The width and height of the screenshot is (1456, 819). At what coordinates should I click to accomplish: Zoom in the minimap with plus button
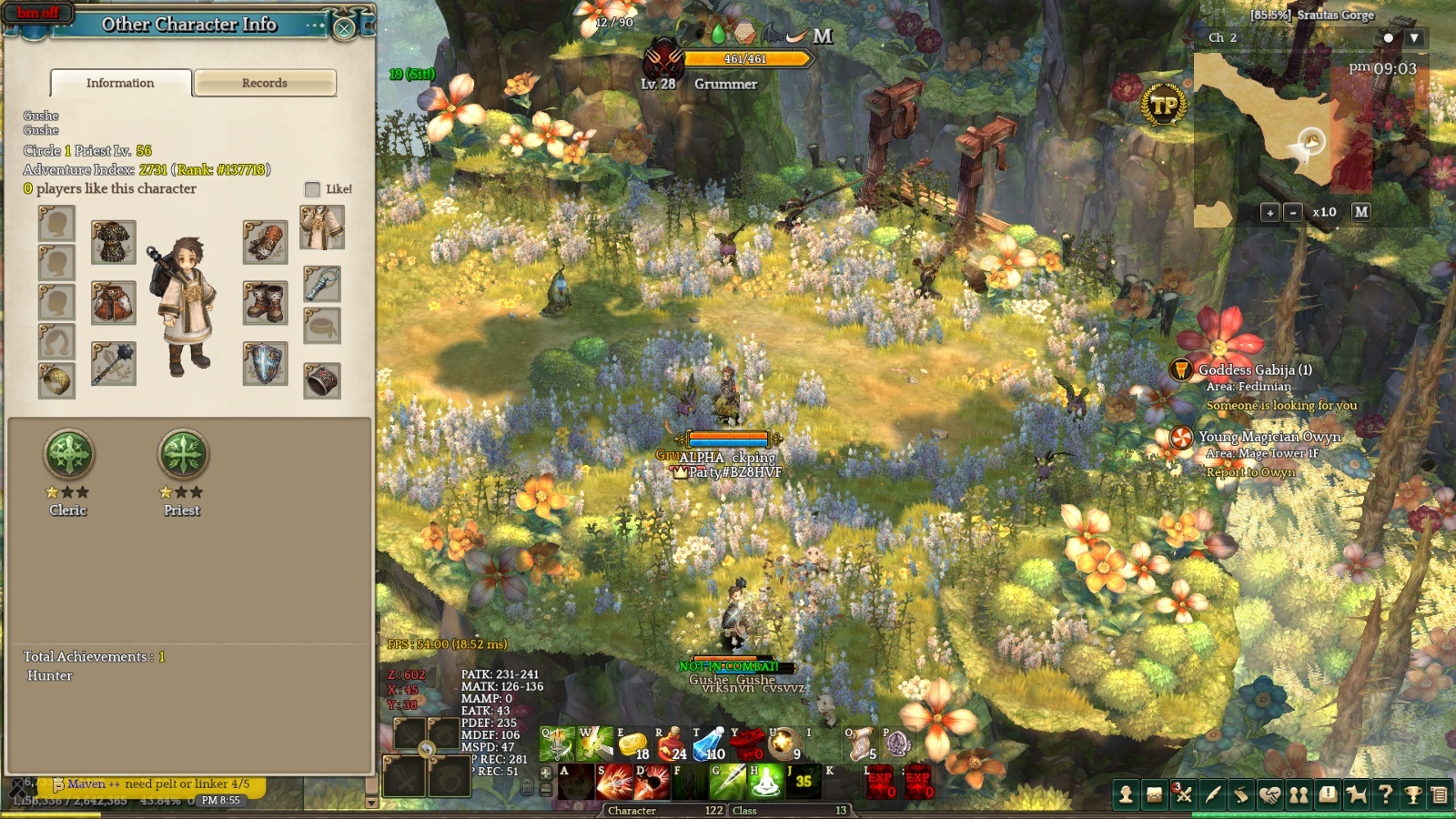[x=1270, y=212]
